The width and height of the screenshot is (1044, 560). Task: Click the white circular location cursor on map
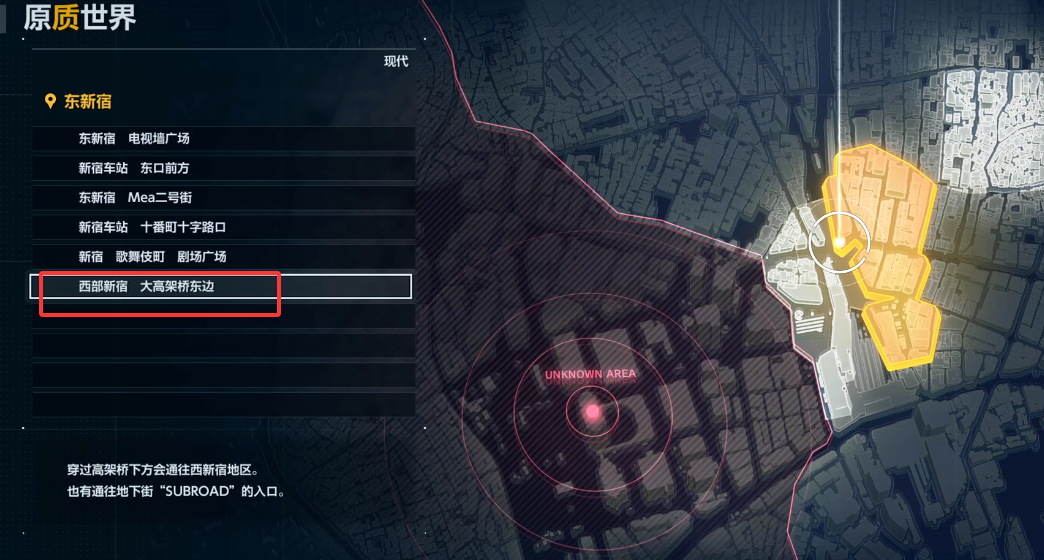click(x=840, y=241)
